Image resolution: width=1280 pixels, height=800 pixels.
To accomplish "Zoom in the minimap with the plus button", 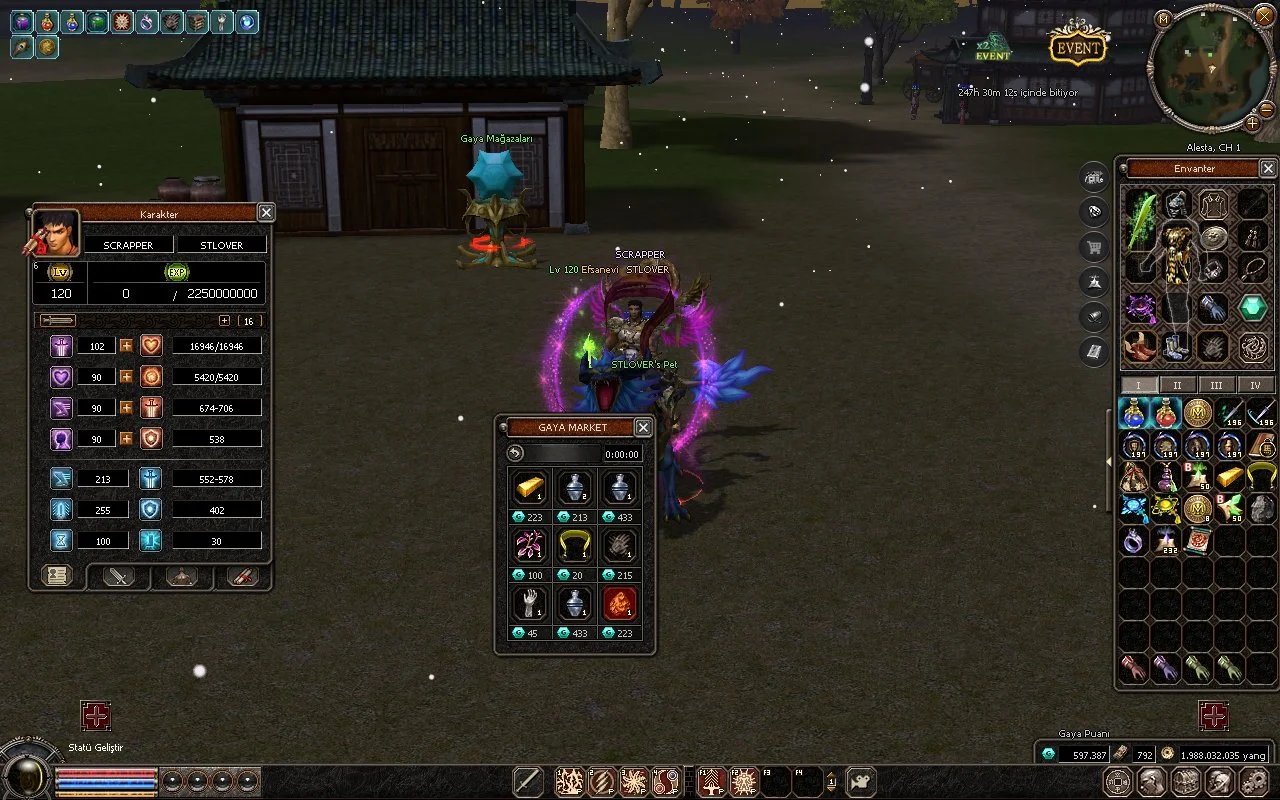I will tap(1252, 124).
